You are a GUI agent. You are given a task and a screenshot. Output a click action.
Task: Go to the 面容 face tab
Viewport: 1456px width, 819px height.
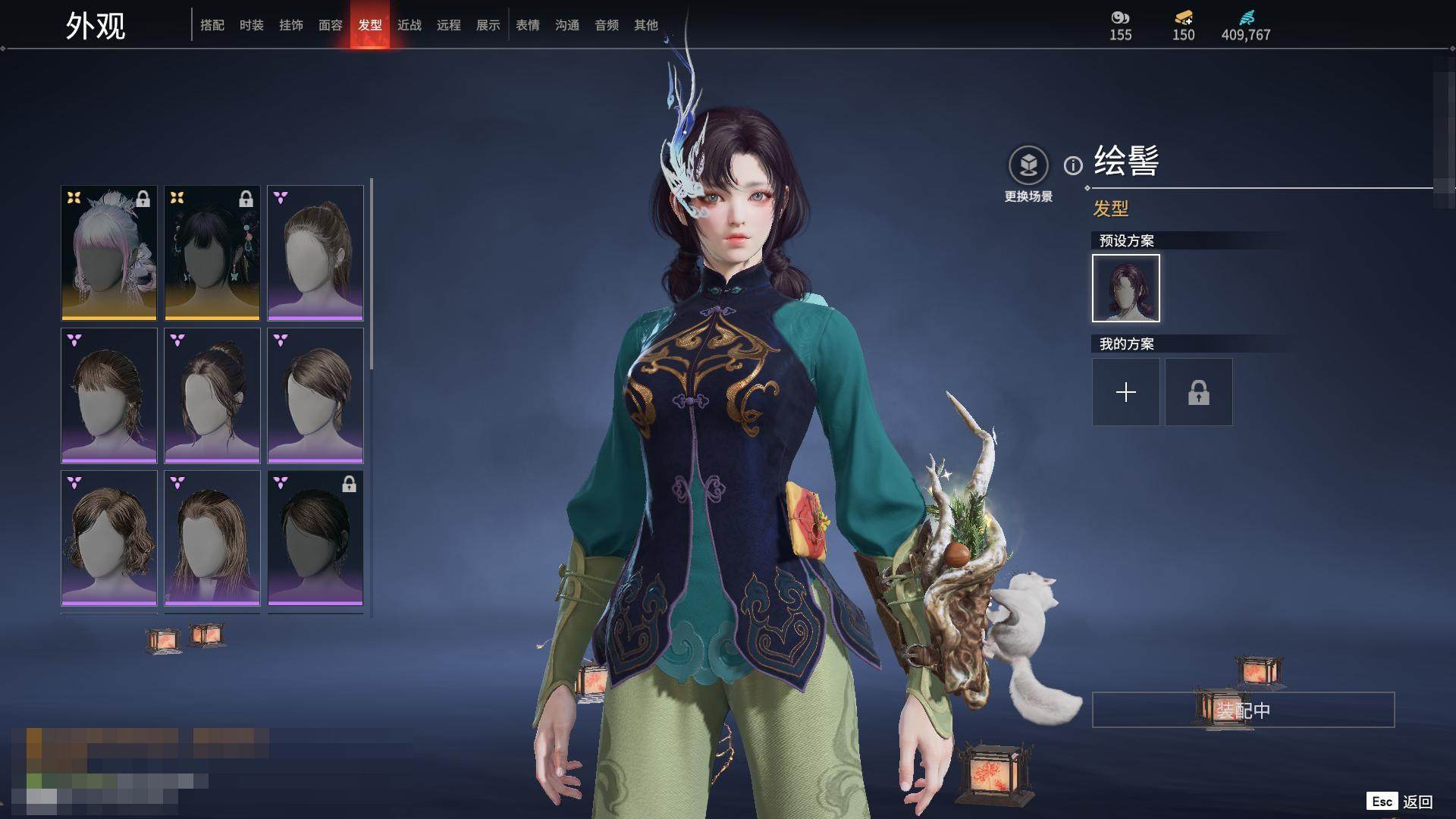click(x=331, y=25)
